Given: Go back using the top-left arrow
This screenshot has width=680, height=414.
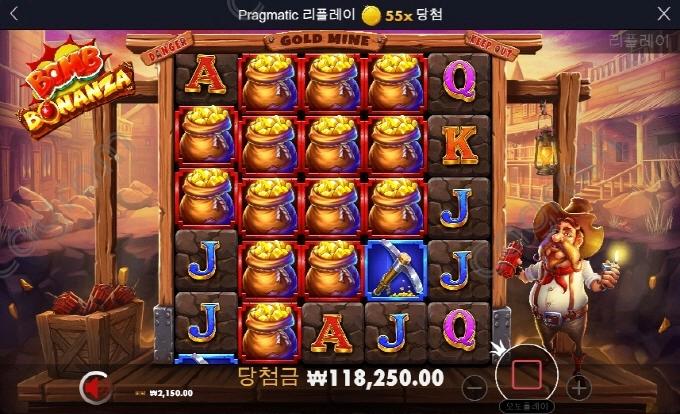Looking at the screenshot, I should (14, 14).
